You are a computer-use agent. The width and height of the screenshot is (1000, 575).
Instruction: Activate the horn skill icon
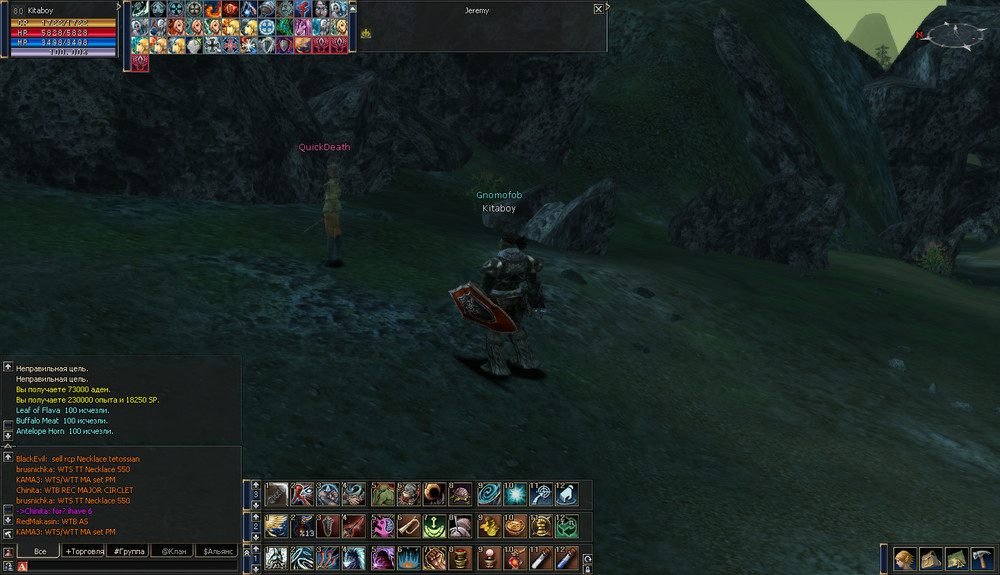point(410,526)
